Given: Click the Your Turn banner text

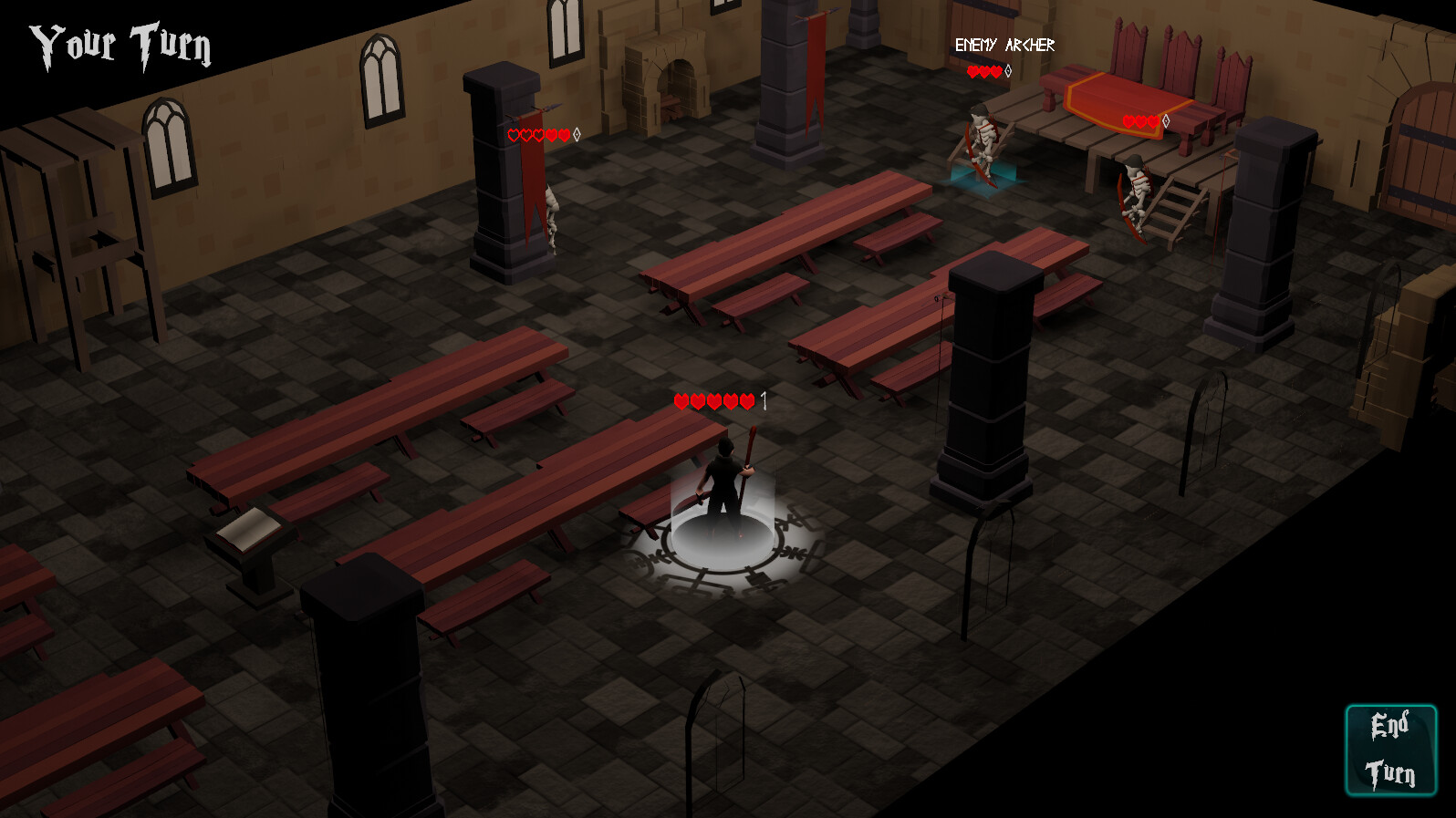Looking at the screenshot, I should pos(120,41).
